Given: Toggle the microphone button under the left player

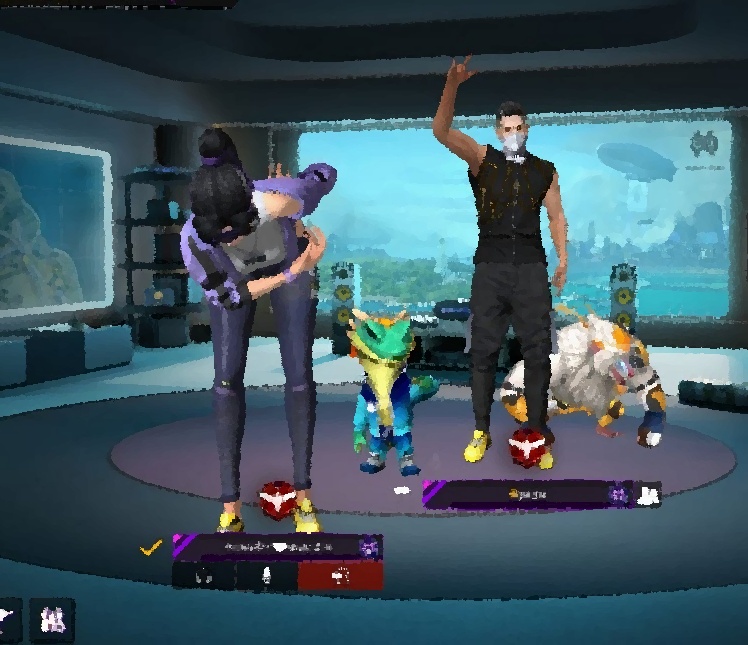Looking at the screenshot, I should tap(267, 576).
